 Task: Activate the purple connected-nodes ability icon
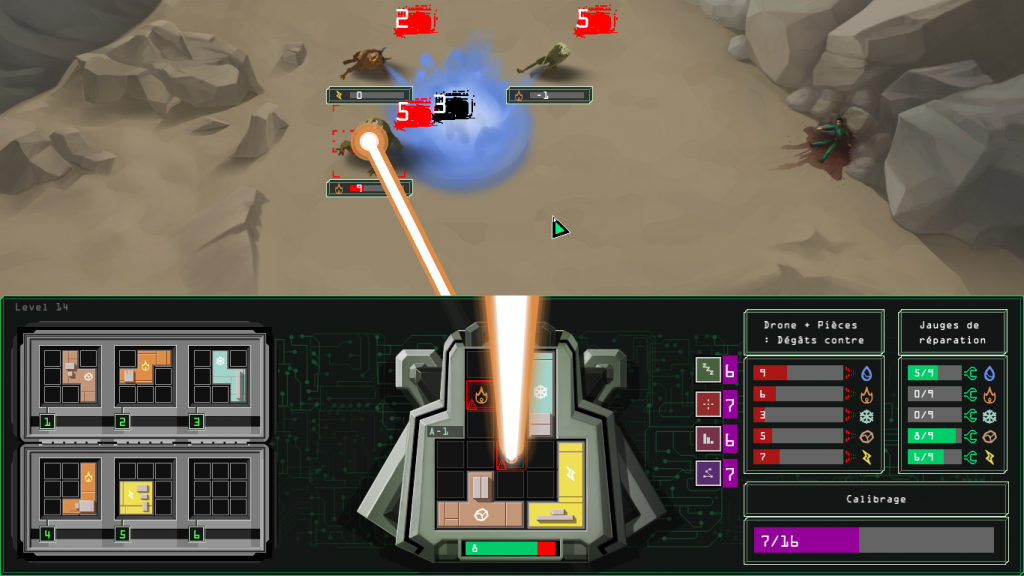(708, 472)
